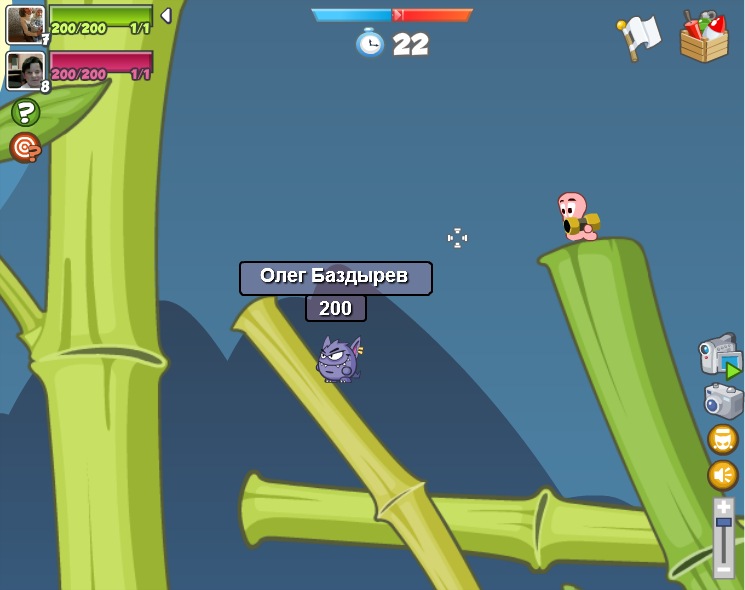Take a screenshot with the photo camera icon
Viewport: 745px width, 590px height.
[x=723, y=400]
